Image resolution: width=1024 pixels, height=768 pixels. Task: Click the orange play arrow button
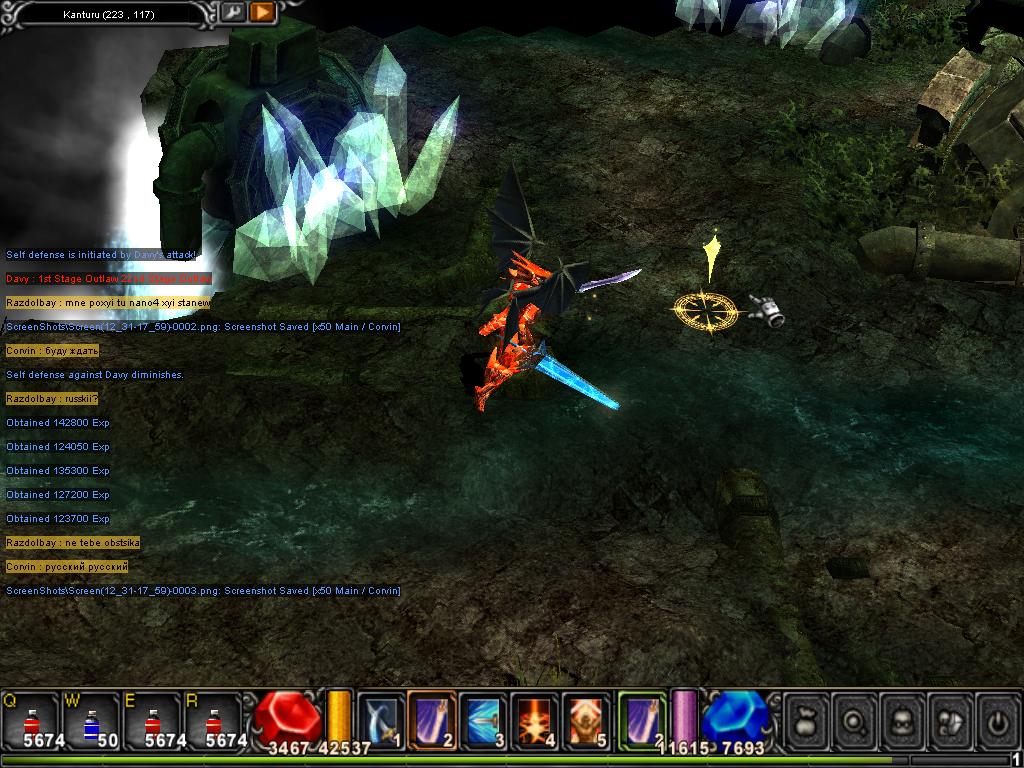tap(262, 12)
